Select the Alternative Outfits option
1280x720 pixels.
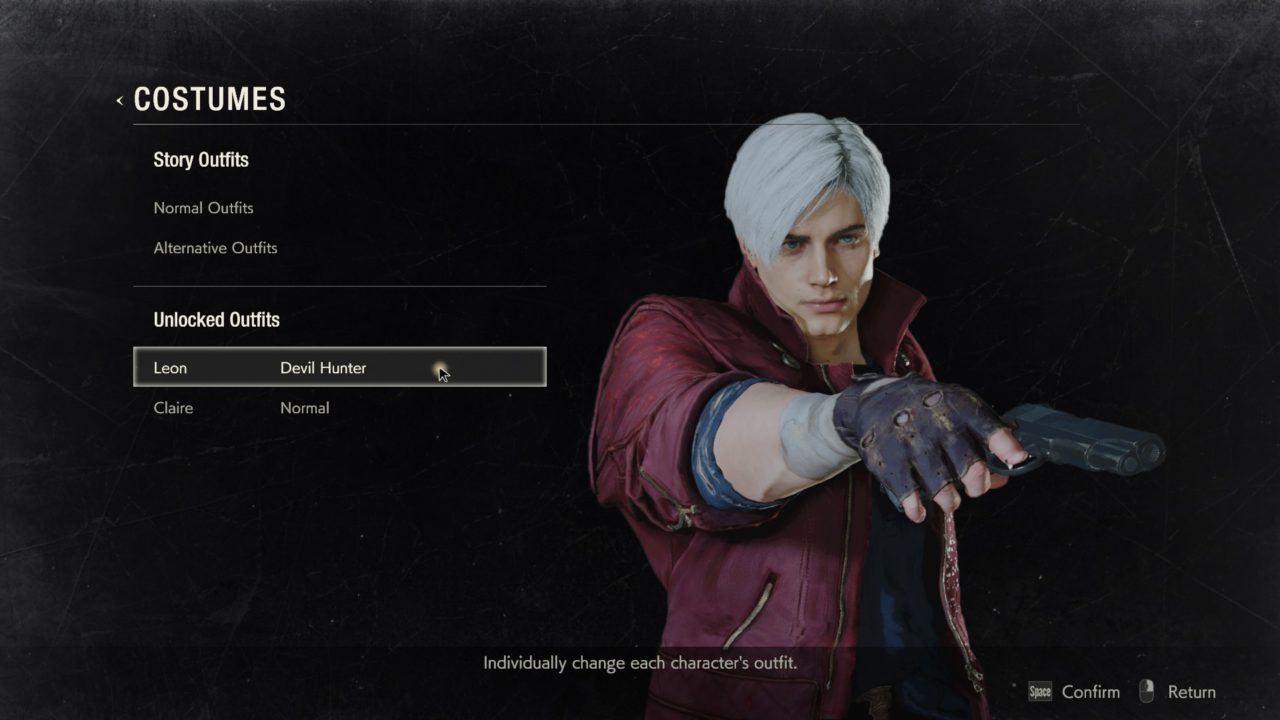click(215, 247)
